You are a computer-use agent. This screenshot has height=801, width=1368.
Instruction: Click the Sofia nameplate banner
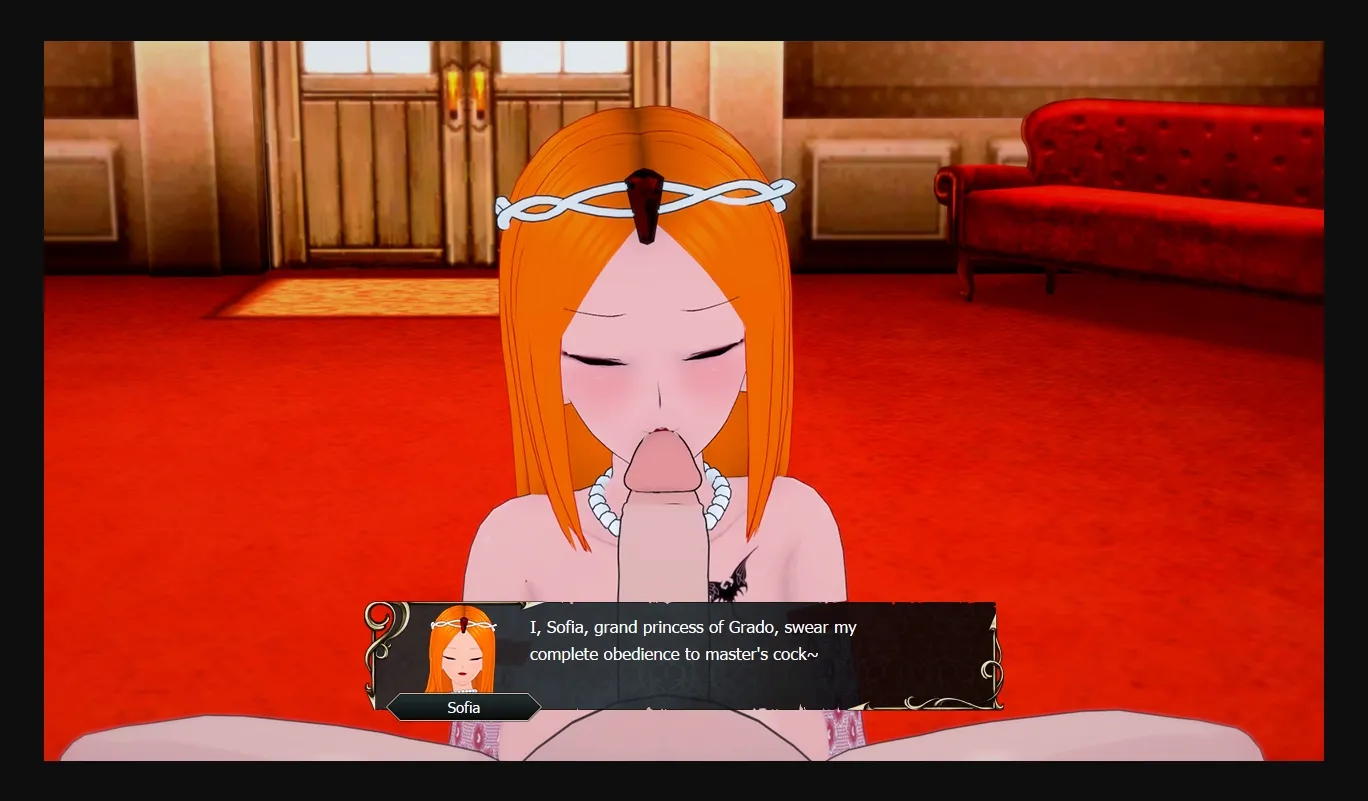pos(466,707)
